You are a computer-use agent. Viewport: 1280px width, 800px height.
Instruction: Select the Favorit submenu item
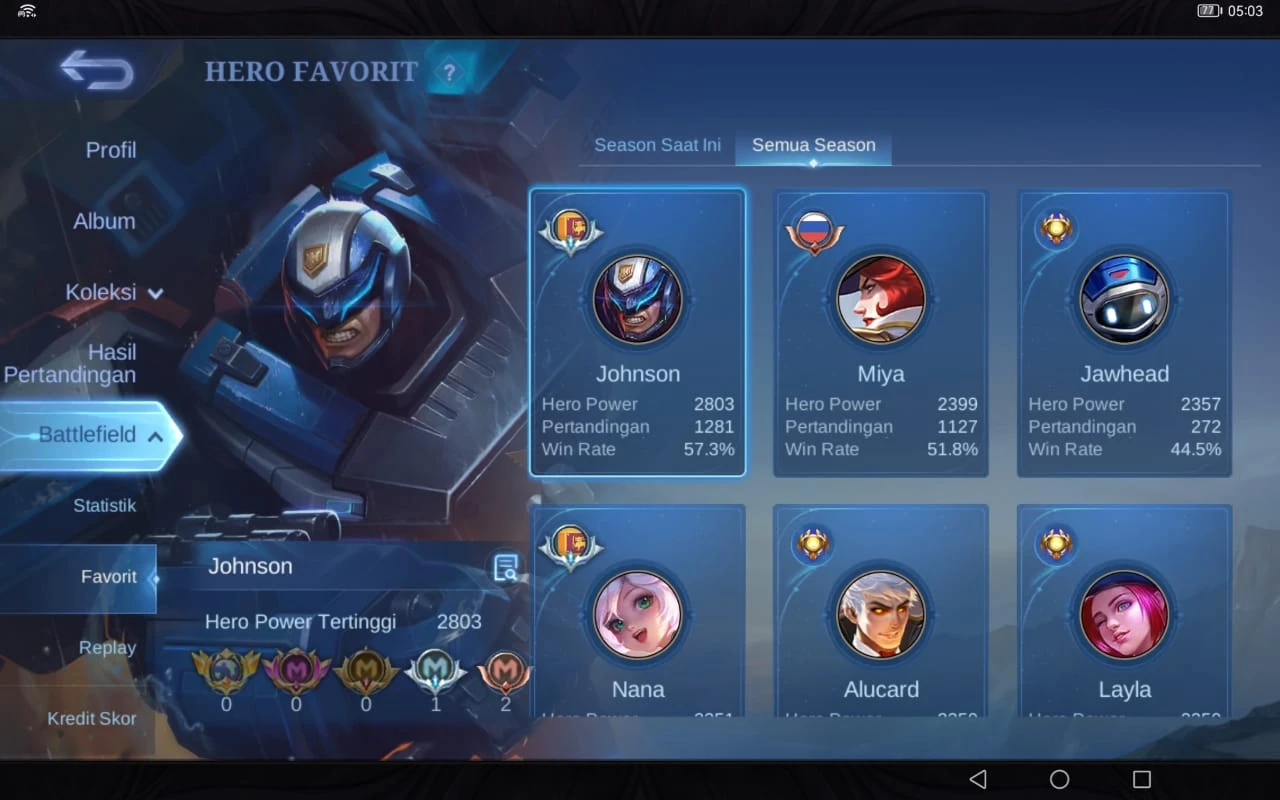point(108,577)
